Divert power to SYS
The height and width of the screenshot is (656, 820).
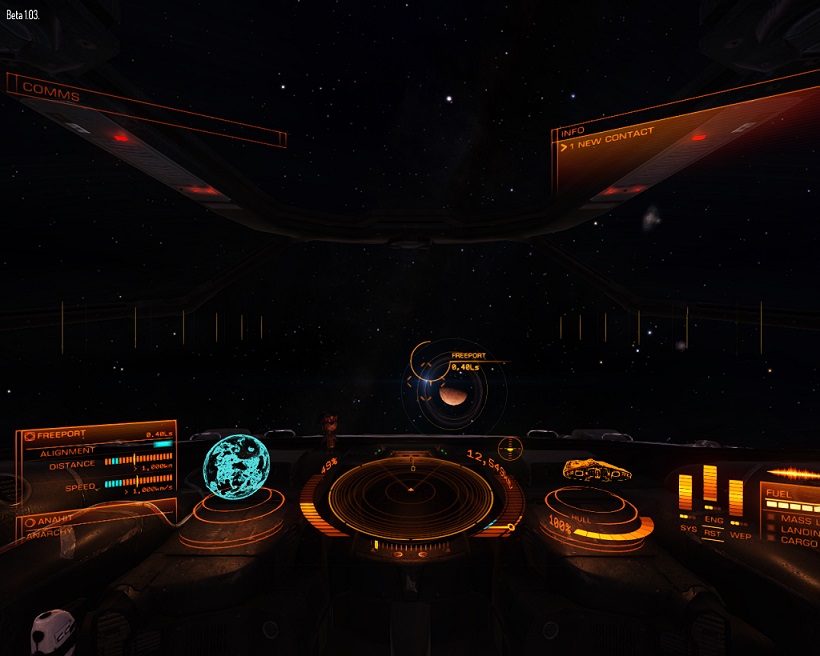688,527
